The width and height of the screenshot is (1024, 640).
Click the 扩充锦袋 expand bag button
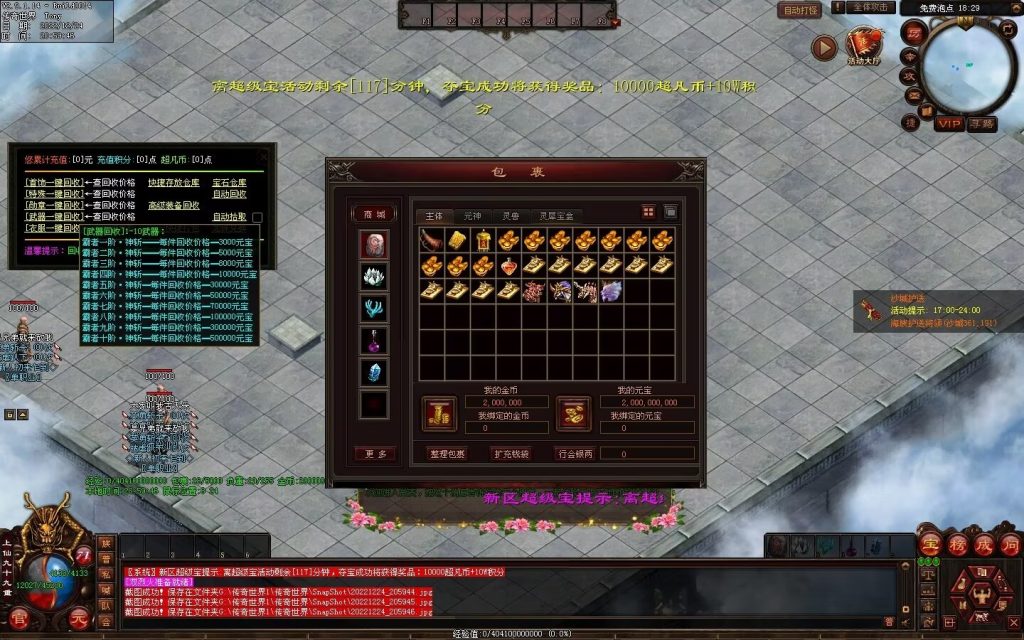(x=511, y=453)
